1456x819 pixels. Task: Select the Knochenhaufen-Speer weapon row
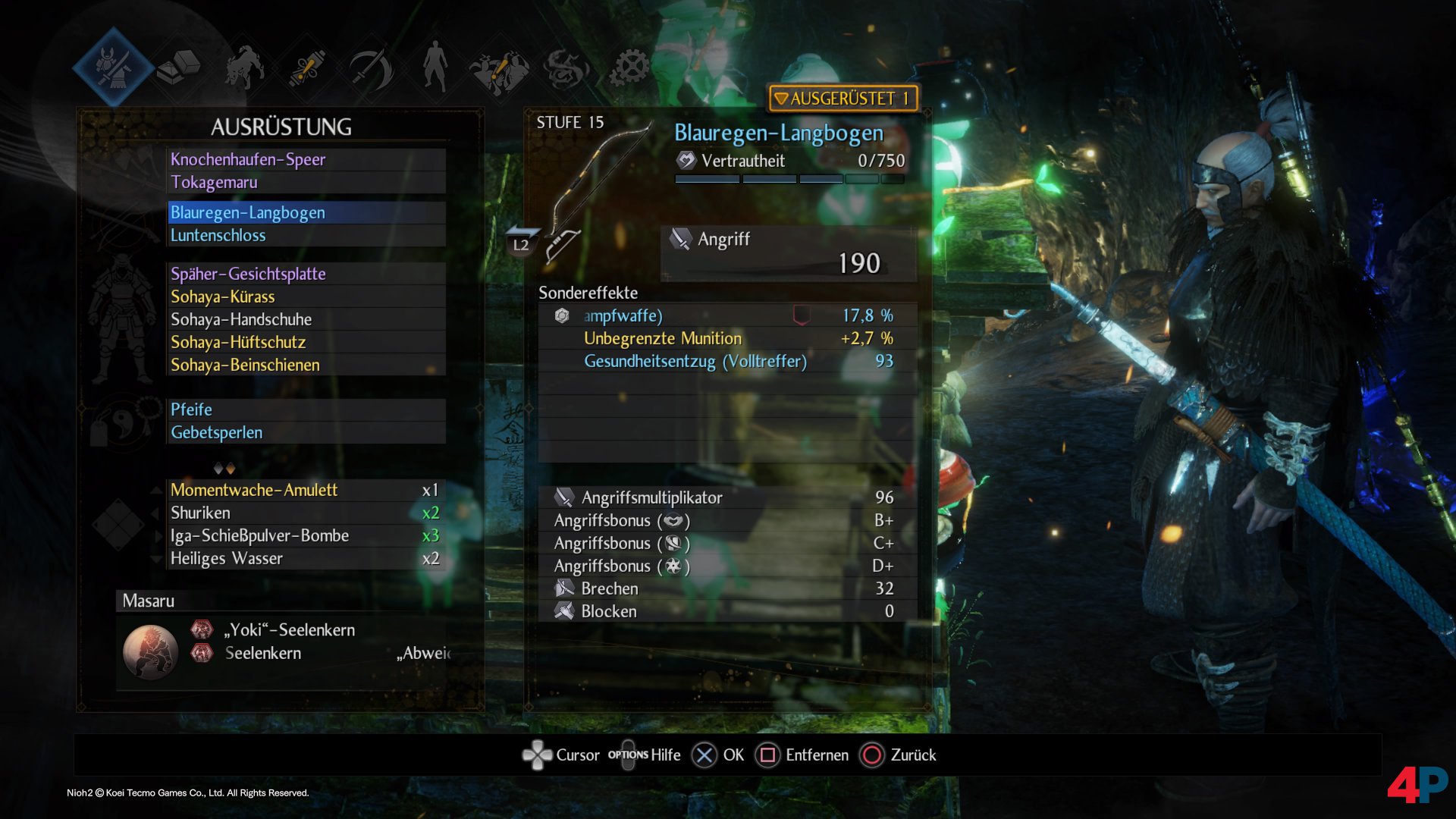coord(306,159)
